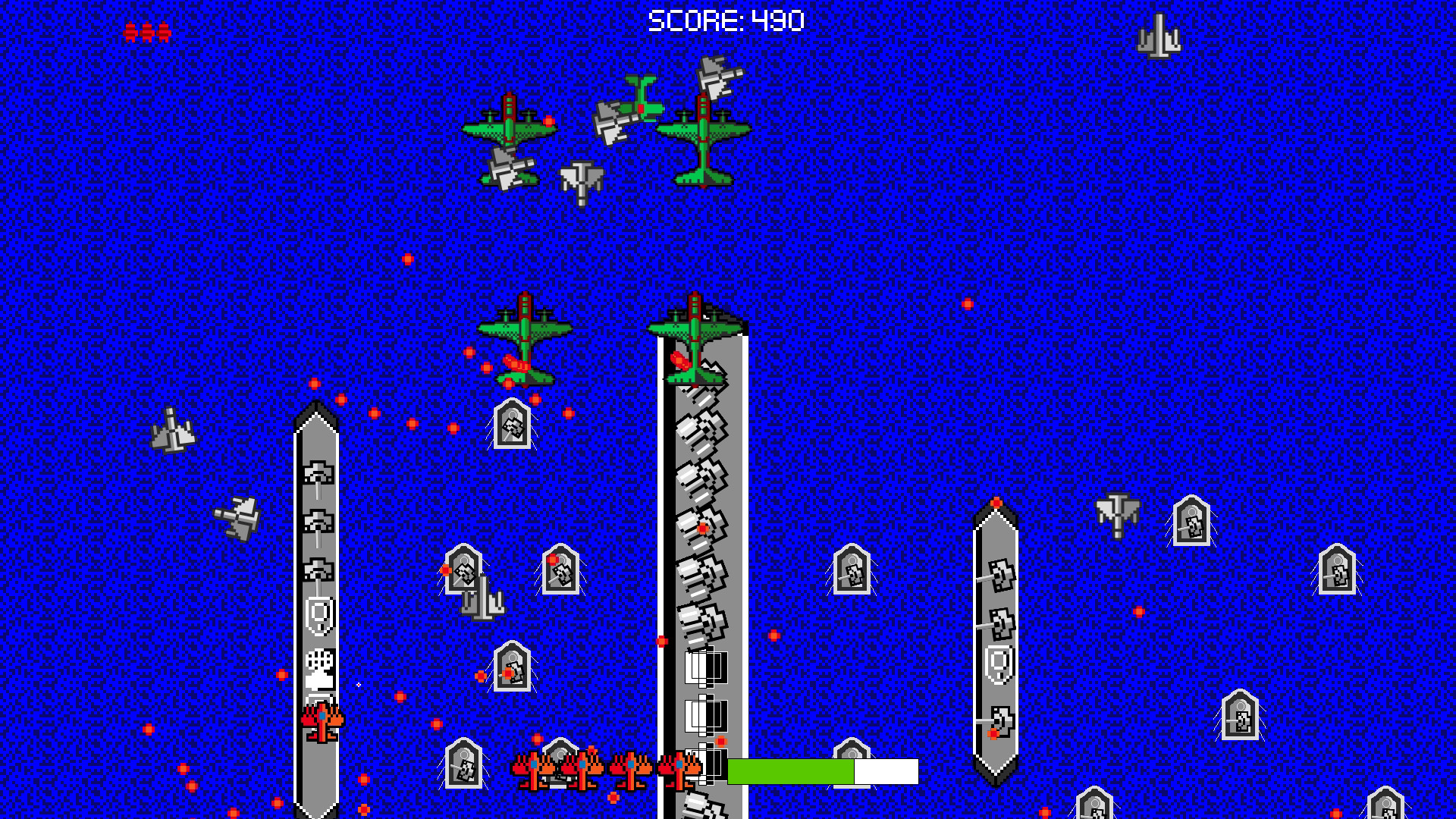Target the gray cross-shaped plane below the bombers
This screenshot has width=1456, height=819.
pyautogui.click(x=580, y=180)
